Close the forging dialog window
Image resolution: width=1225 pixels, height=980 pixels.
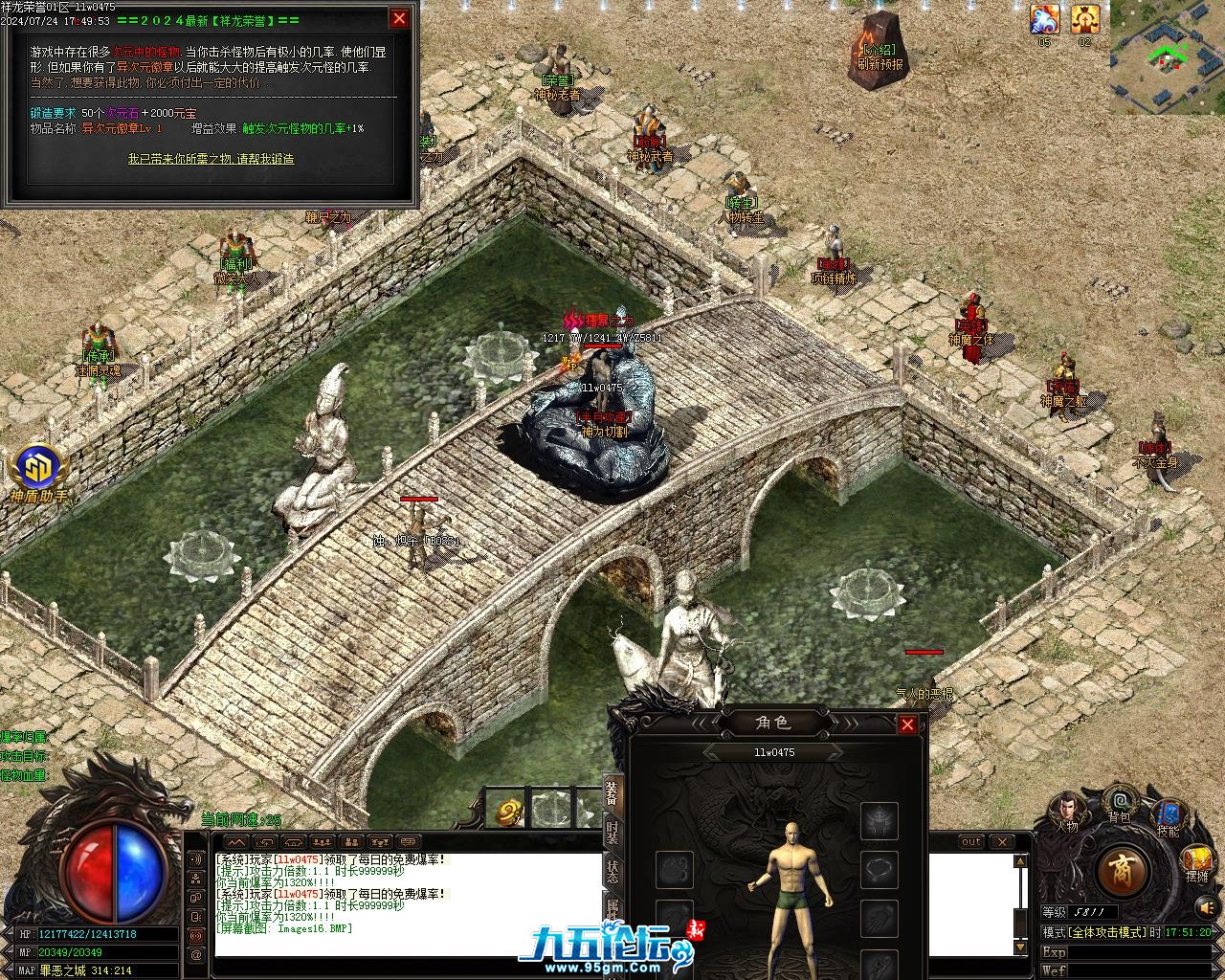click(x=399, y=18)
